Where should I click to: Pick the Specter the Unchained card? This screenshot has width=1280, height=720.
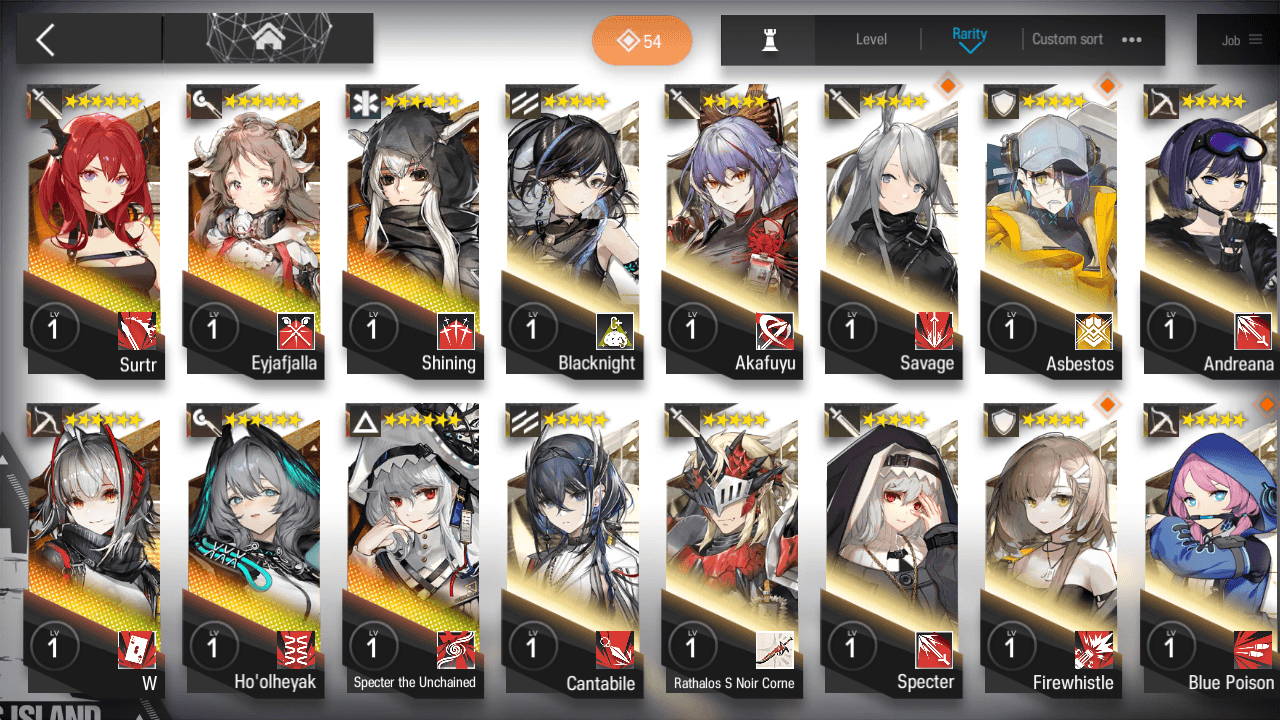(412, 550)
